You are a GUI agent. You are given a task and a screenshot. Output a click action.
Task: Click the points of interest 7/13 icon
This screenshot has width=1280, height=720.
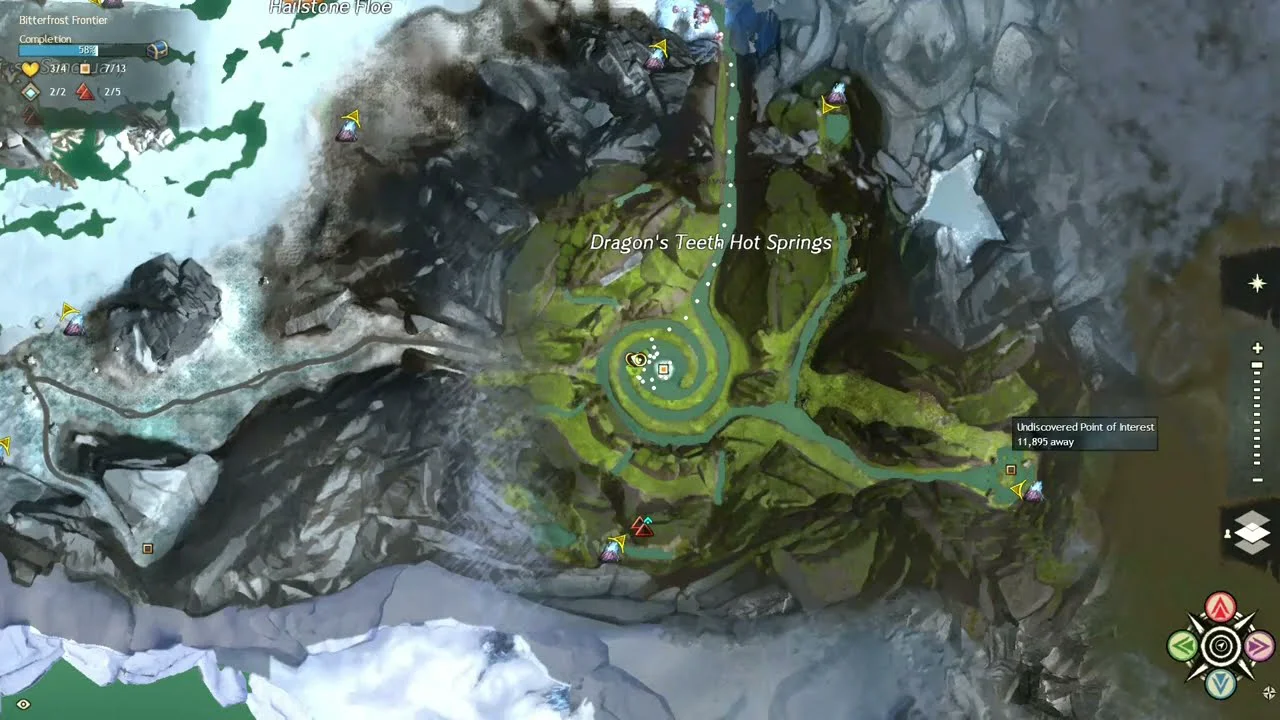85,69
